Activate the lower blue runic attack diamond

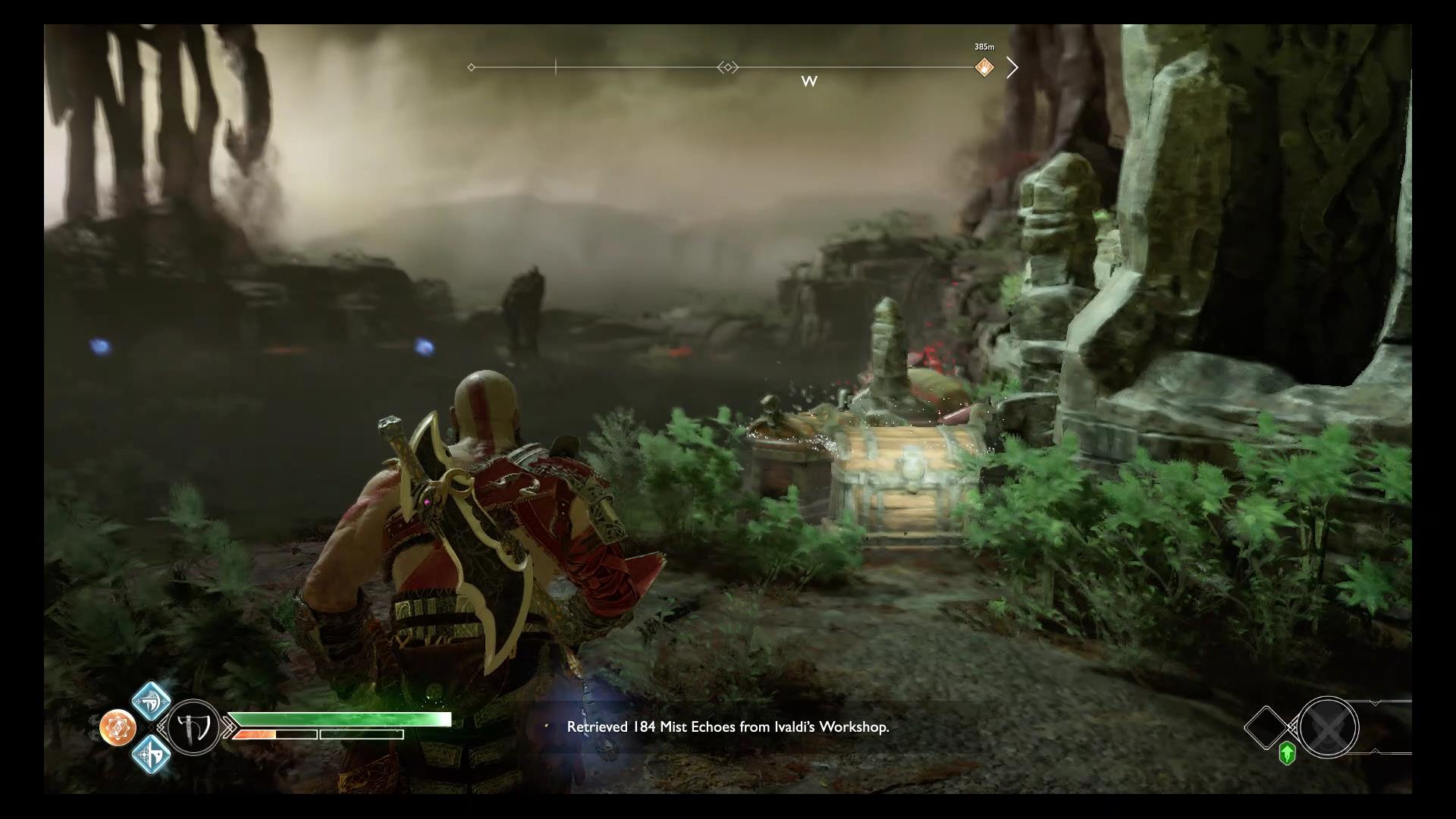[x=151, y=755]
